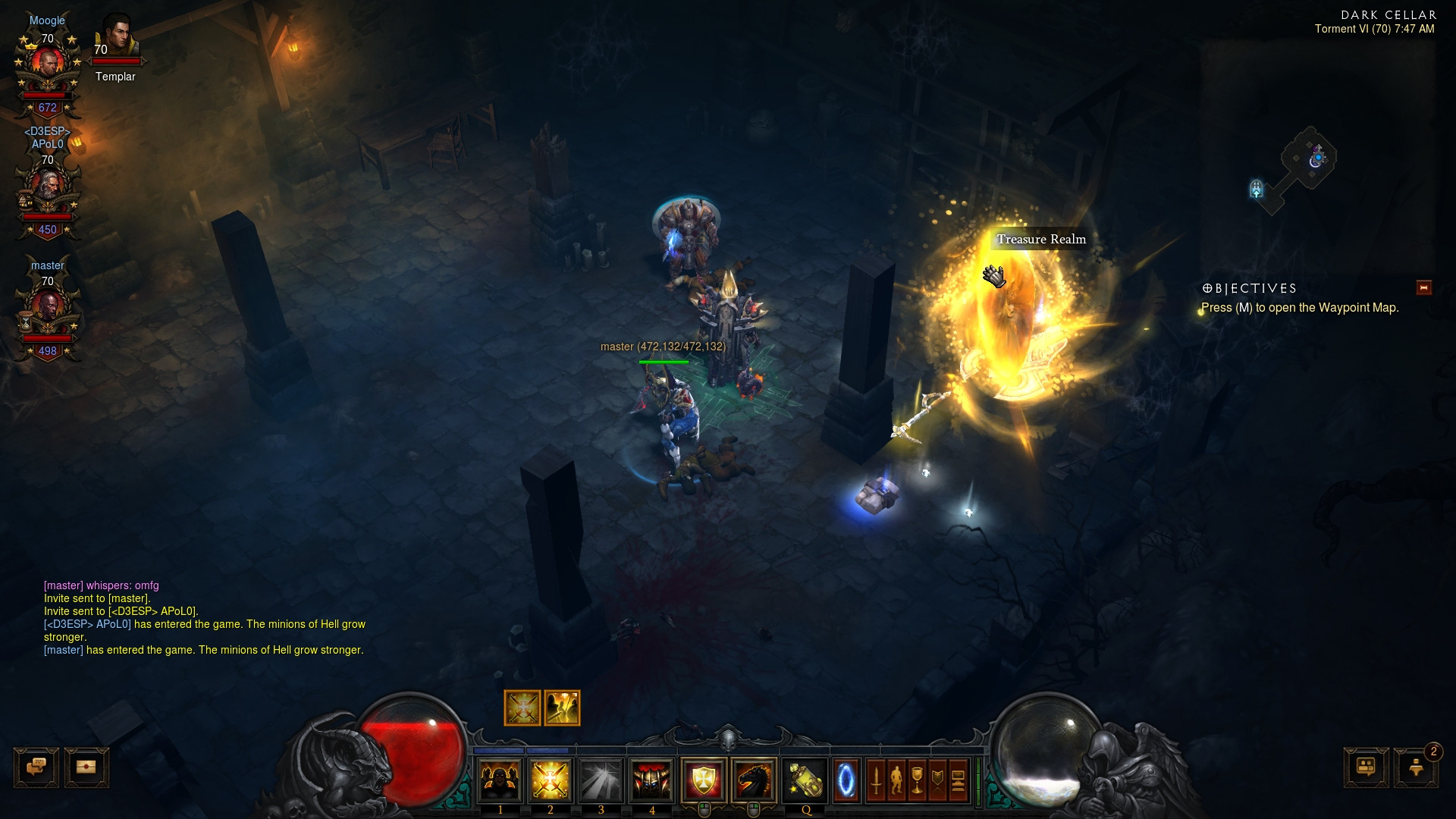Open the sealed envelope mail button
1456x819 pixels.
click(86, 767)
